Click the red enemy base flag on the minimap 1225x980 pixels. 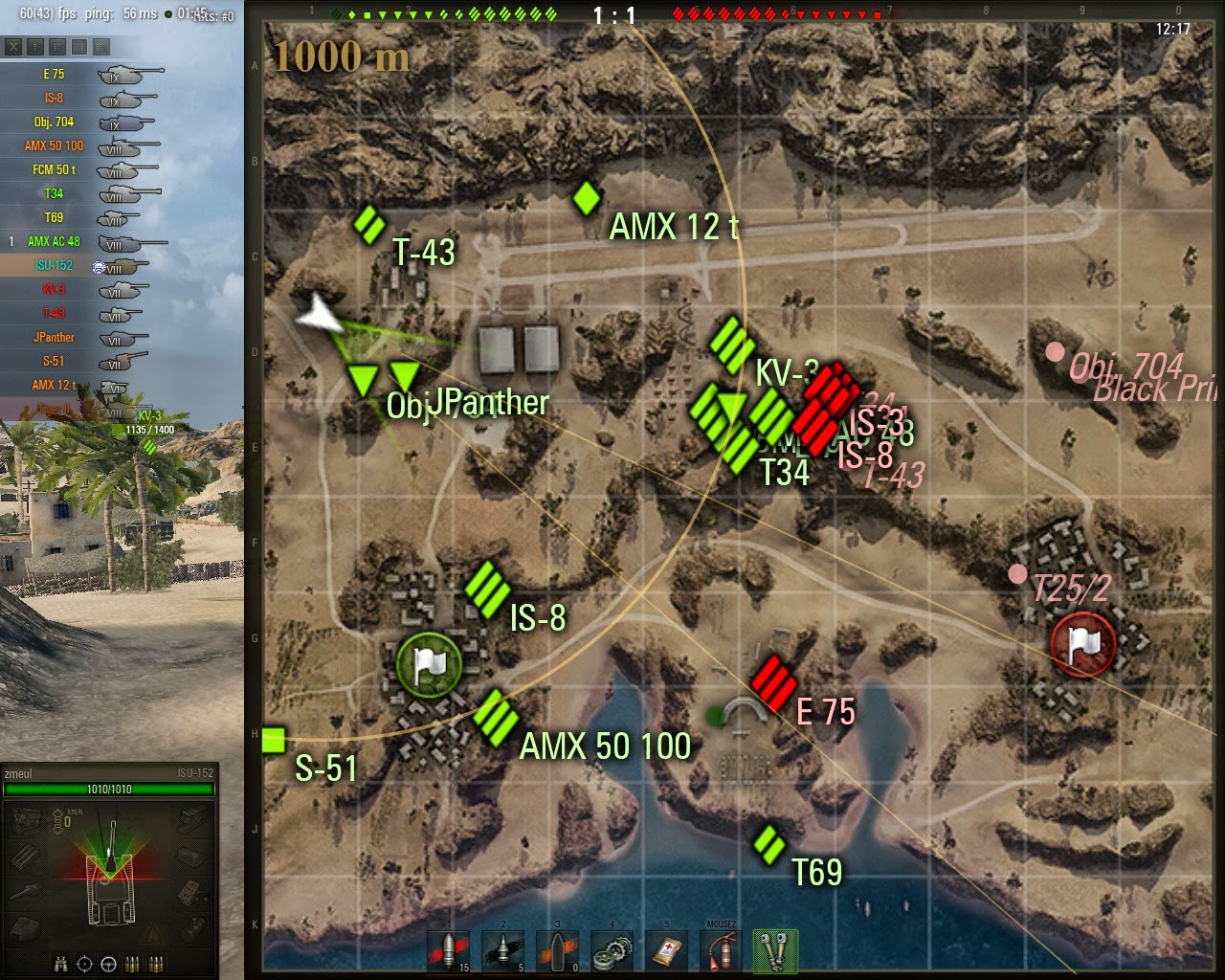pyautogui.click(x=1083, y=644)
